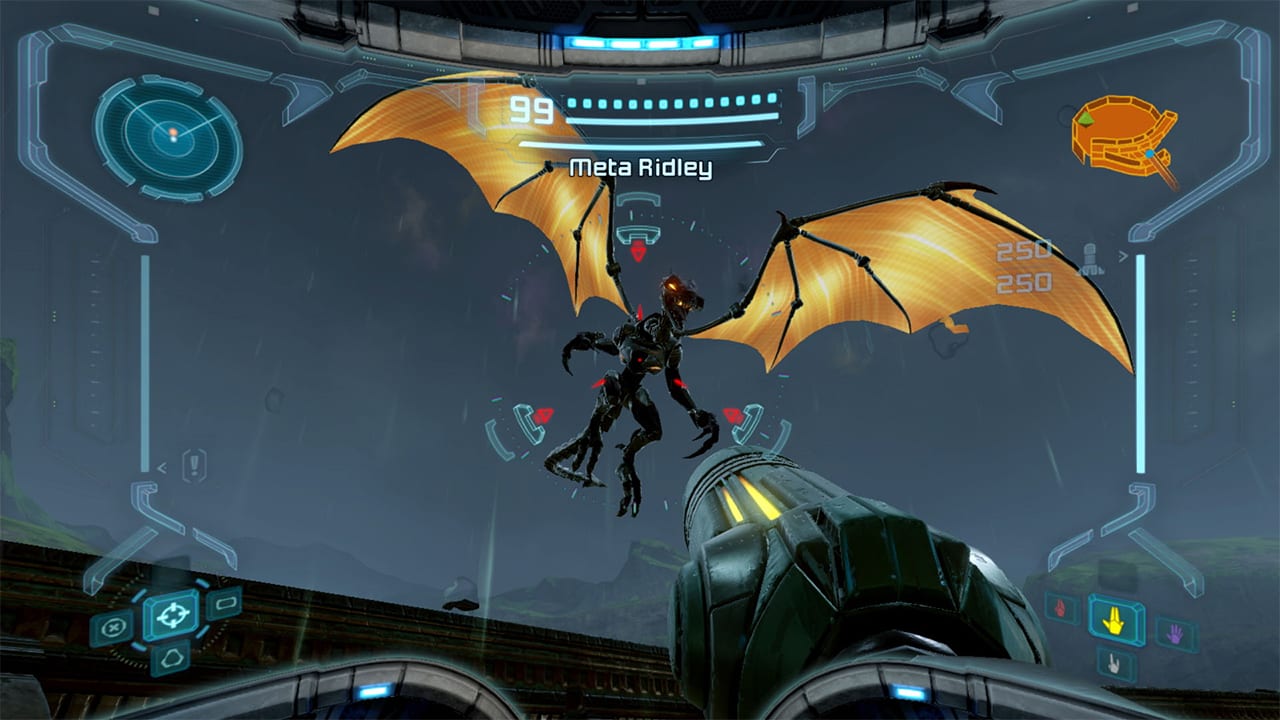Click the exclamation threat-warning indicator
Viewport: 1280px width, 720px height.
pyautogui.click(x=196, y=465)
